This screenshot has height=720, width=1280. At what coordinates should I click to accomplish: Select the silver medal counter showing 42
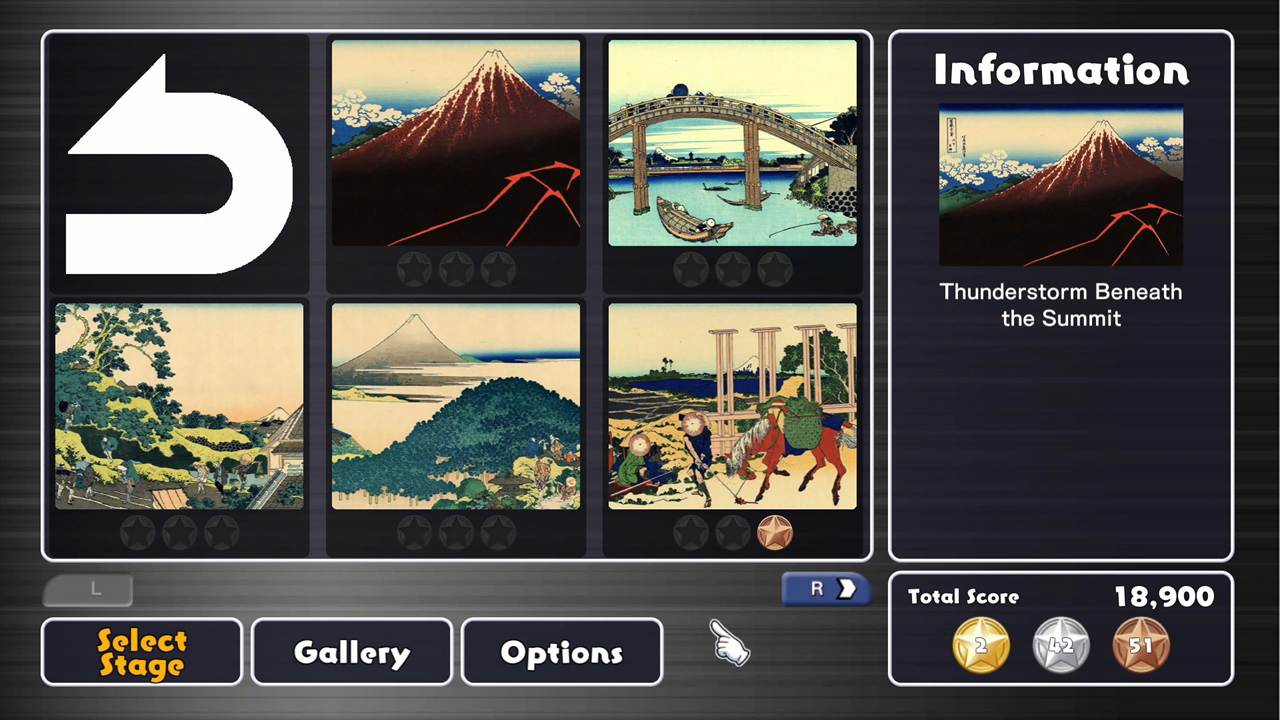click(1060, 645)
